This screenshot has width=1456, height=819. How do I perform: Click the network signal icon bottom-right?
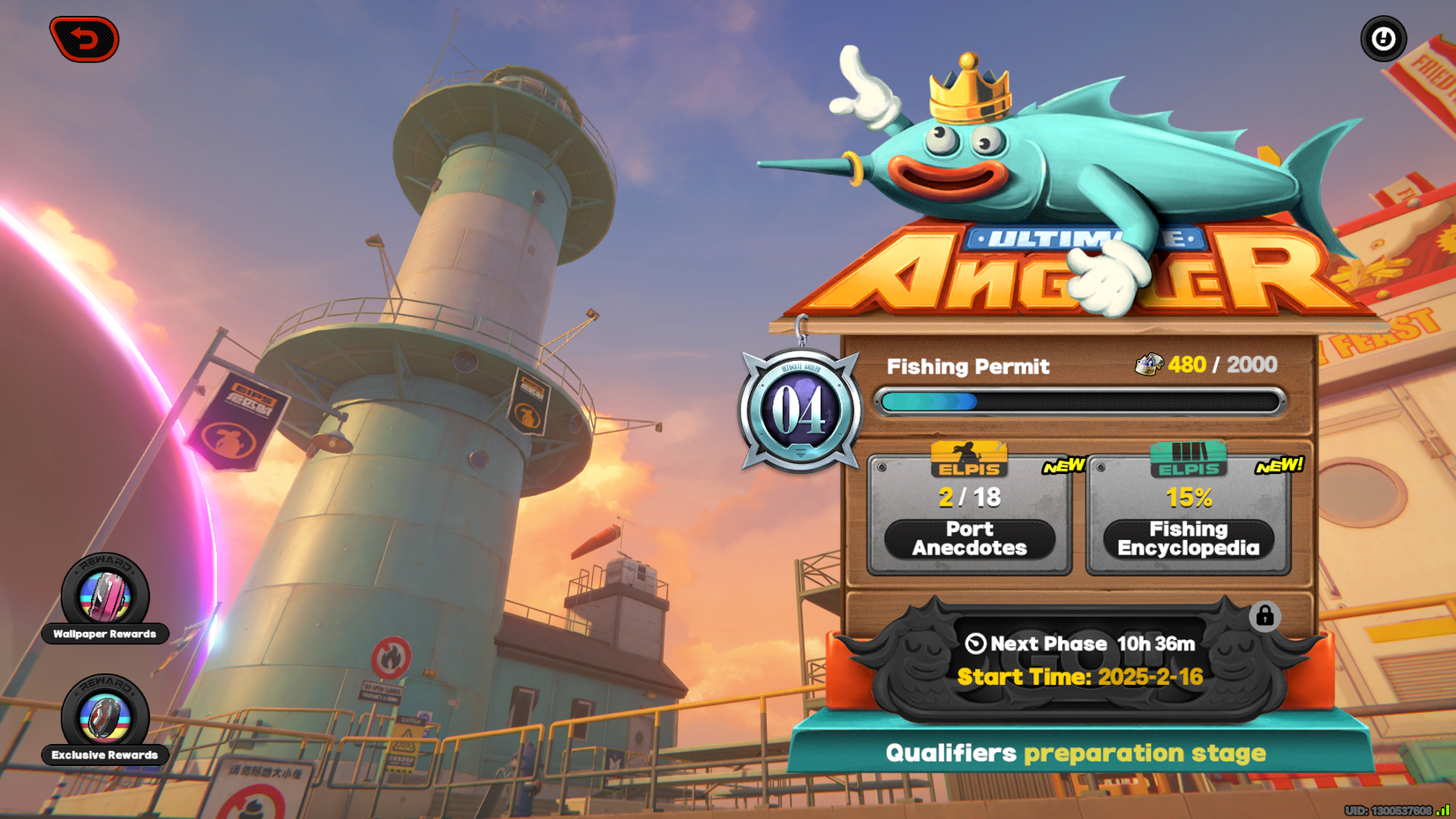point(1445,808)
